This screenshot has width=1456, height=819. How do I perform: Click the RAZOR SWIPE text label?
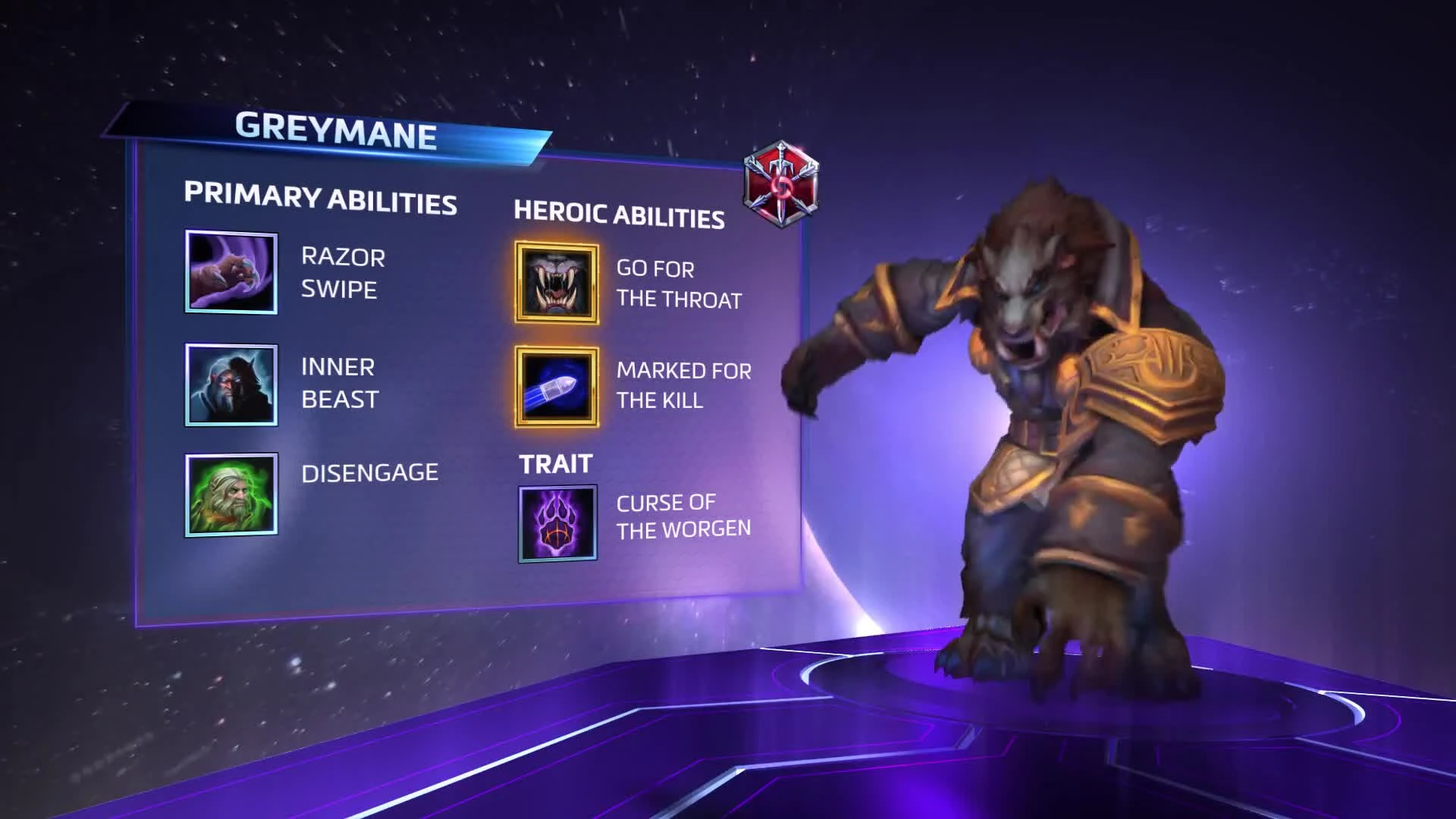point(342,273)
